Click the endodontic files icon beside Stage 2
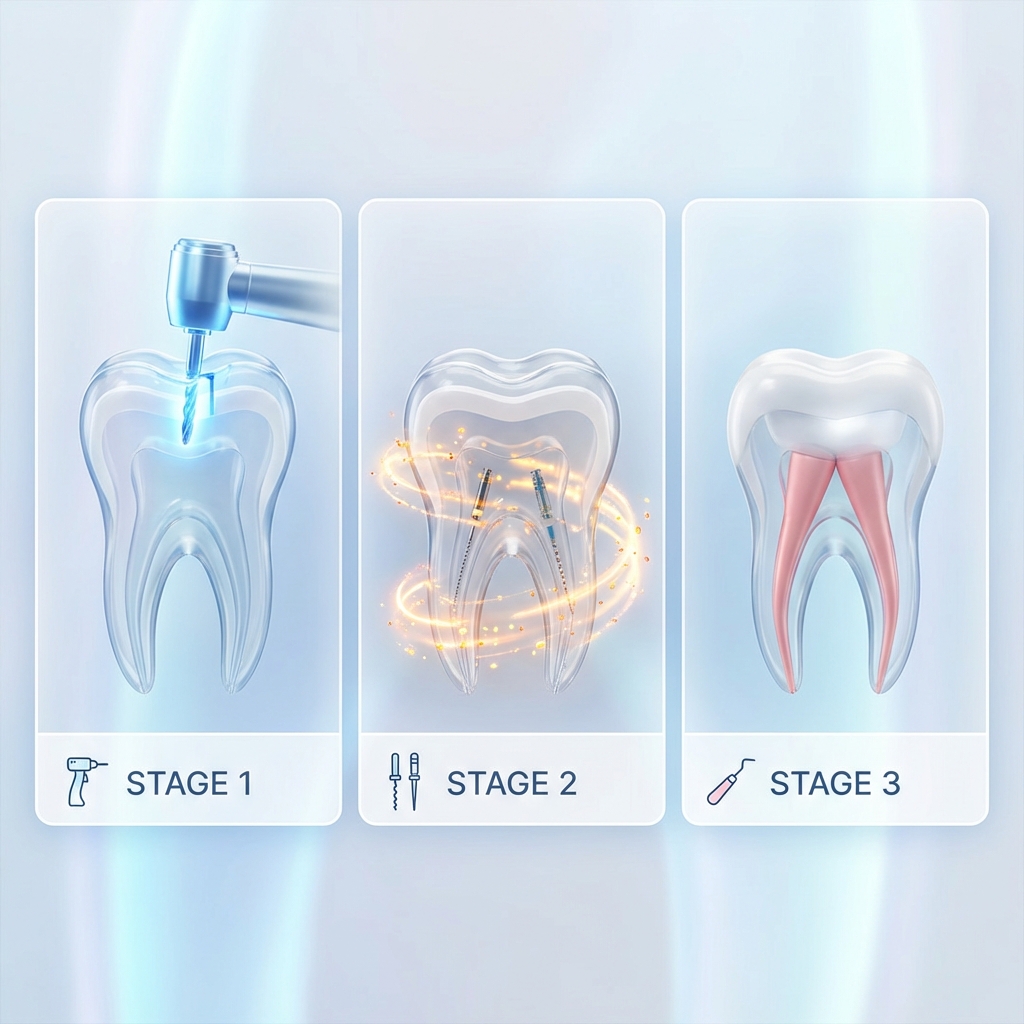Viewport: 1024px width, 1024px height. [404, 782]
